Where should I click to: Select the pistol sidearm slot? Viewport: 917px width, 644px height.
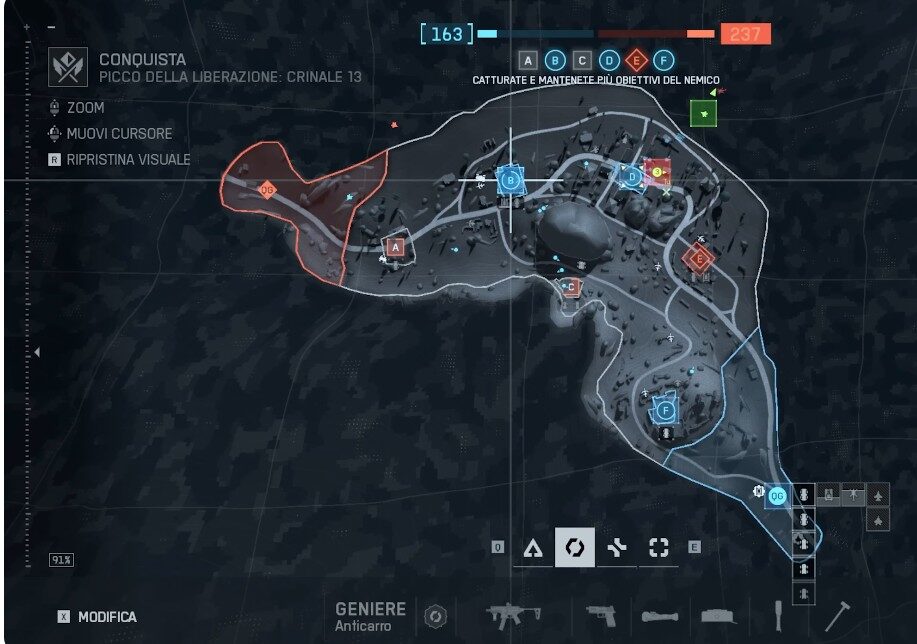[600, 615]
